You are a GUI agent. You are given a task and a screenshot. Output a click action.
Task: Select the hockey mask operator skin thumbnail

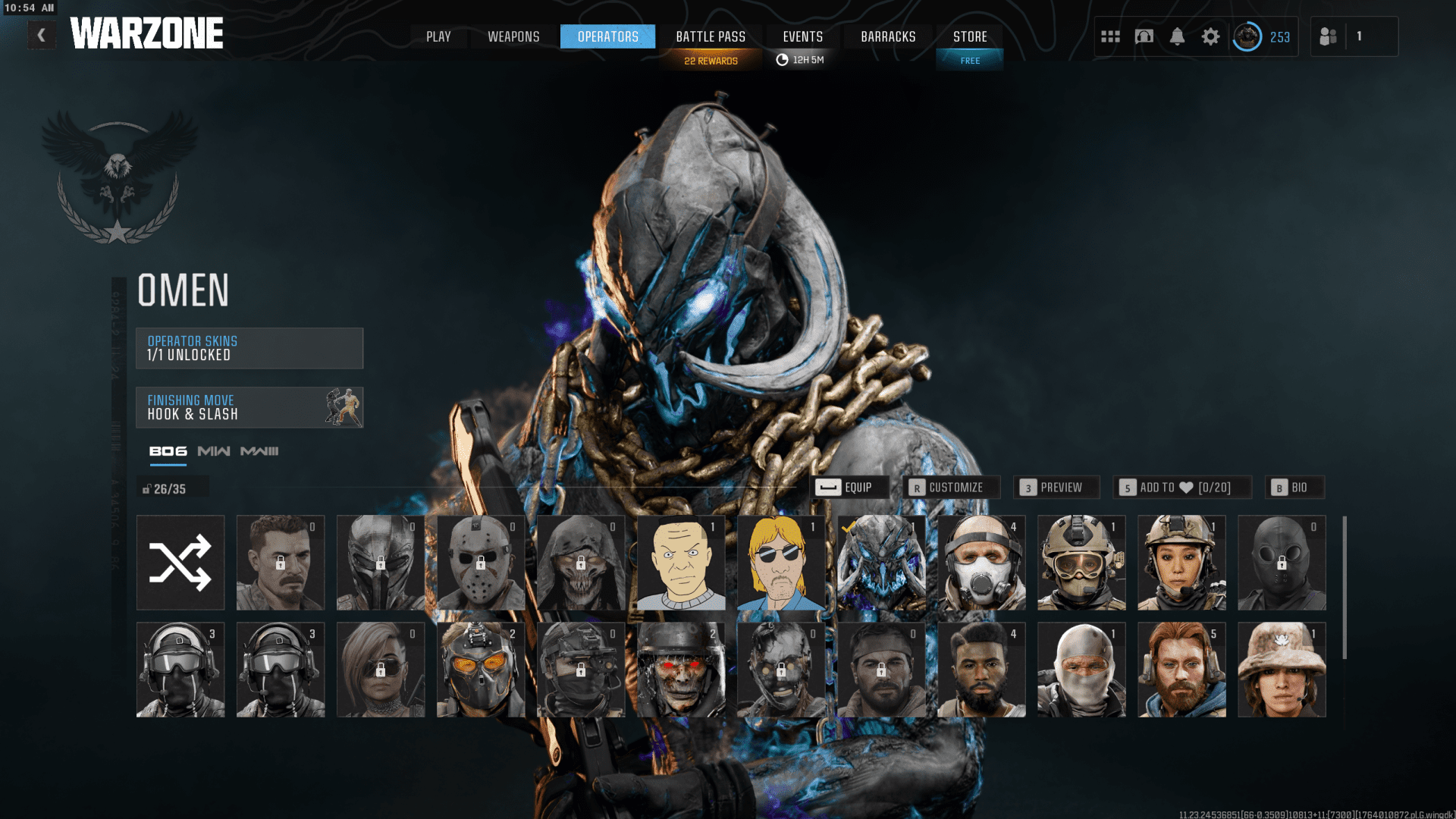pos(481,562)
